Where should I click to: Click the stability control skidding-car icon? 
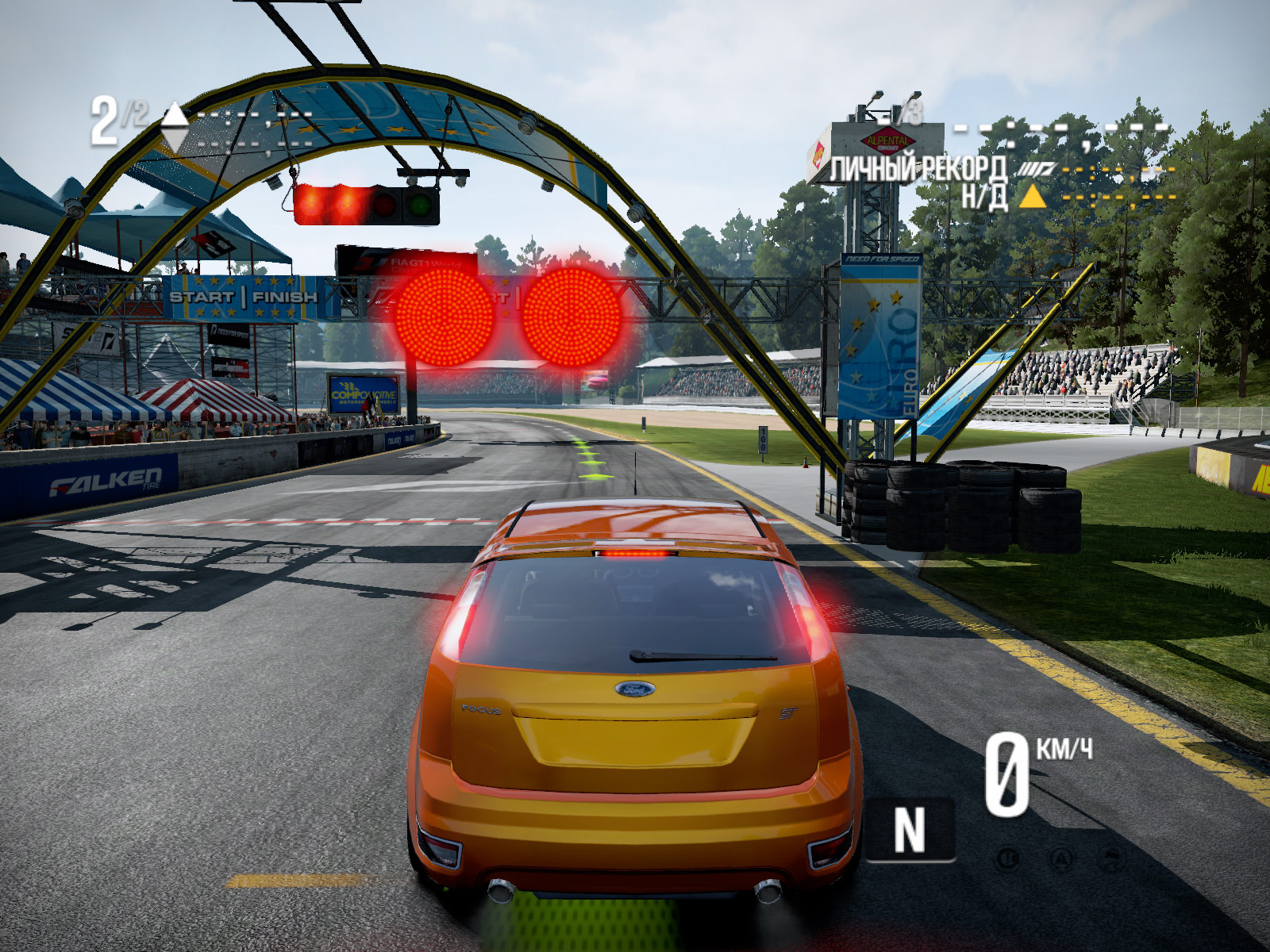(x=1111, y=858)
